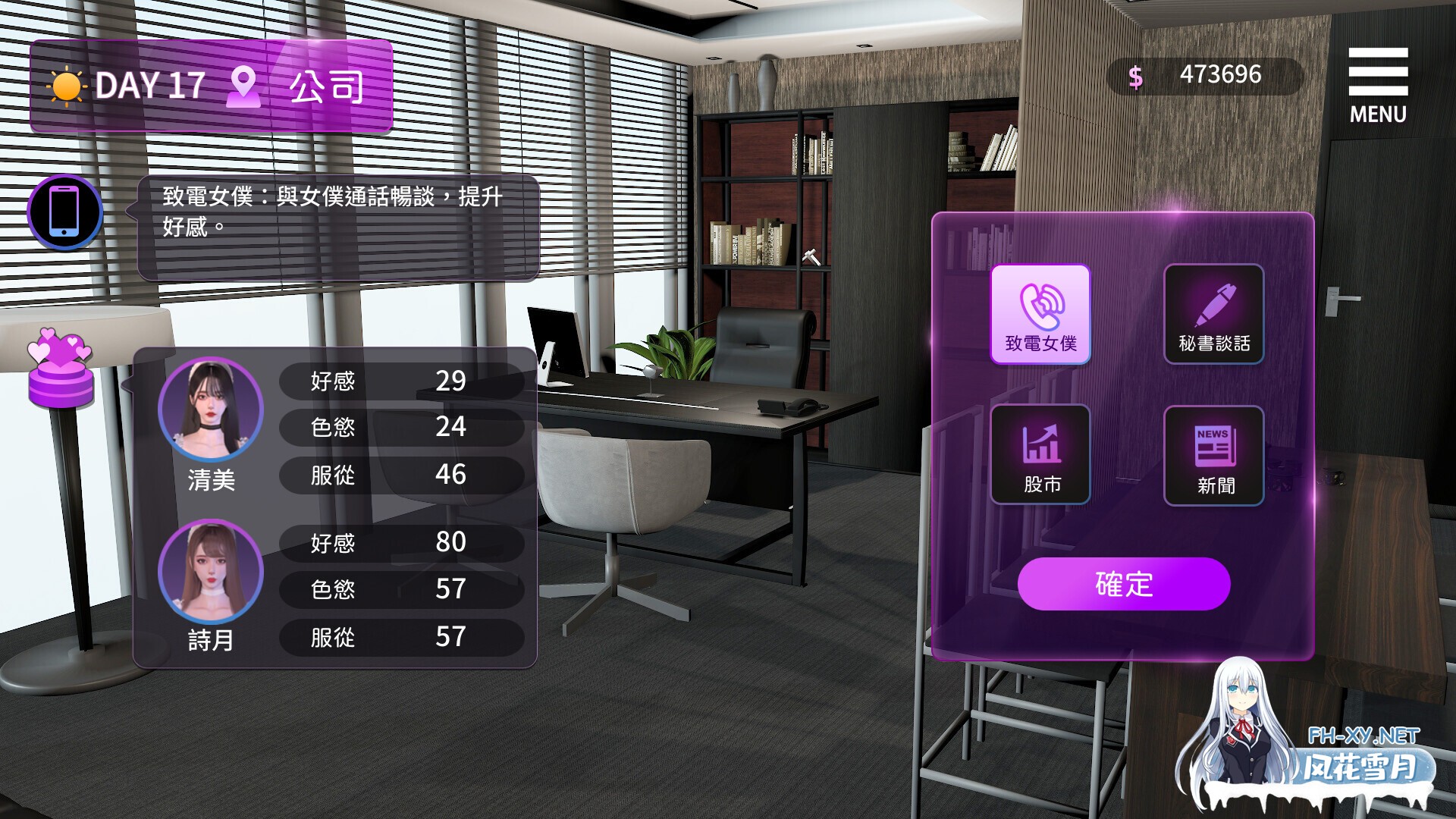Viewport: 1456px width, 819px height.
Task: Click the tooltip about calling the maid
Action: [336, 220]
